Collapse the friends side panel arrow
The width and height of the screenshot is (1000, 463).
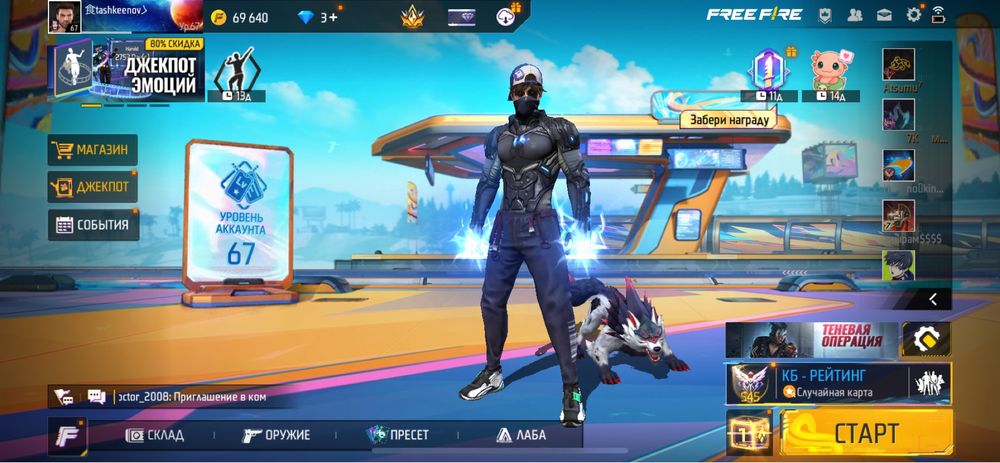coord(932,298)
